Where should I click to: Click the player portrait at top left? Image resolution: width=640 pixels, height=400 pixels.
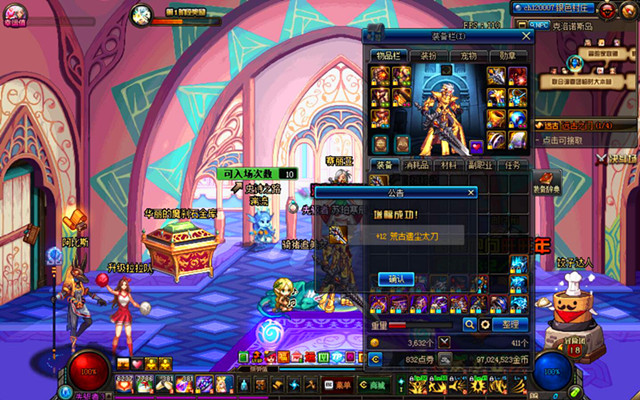[16, 13]
